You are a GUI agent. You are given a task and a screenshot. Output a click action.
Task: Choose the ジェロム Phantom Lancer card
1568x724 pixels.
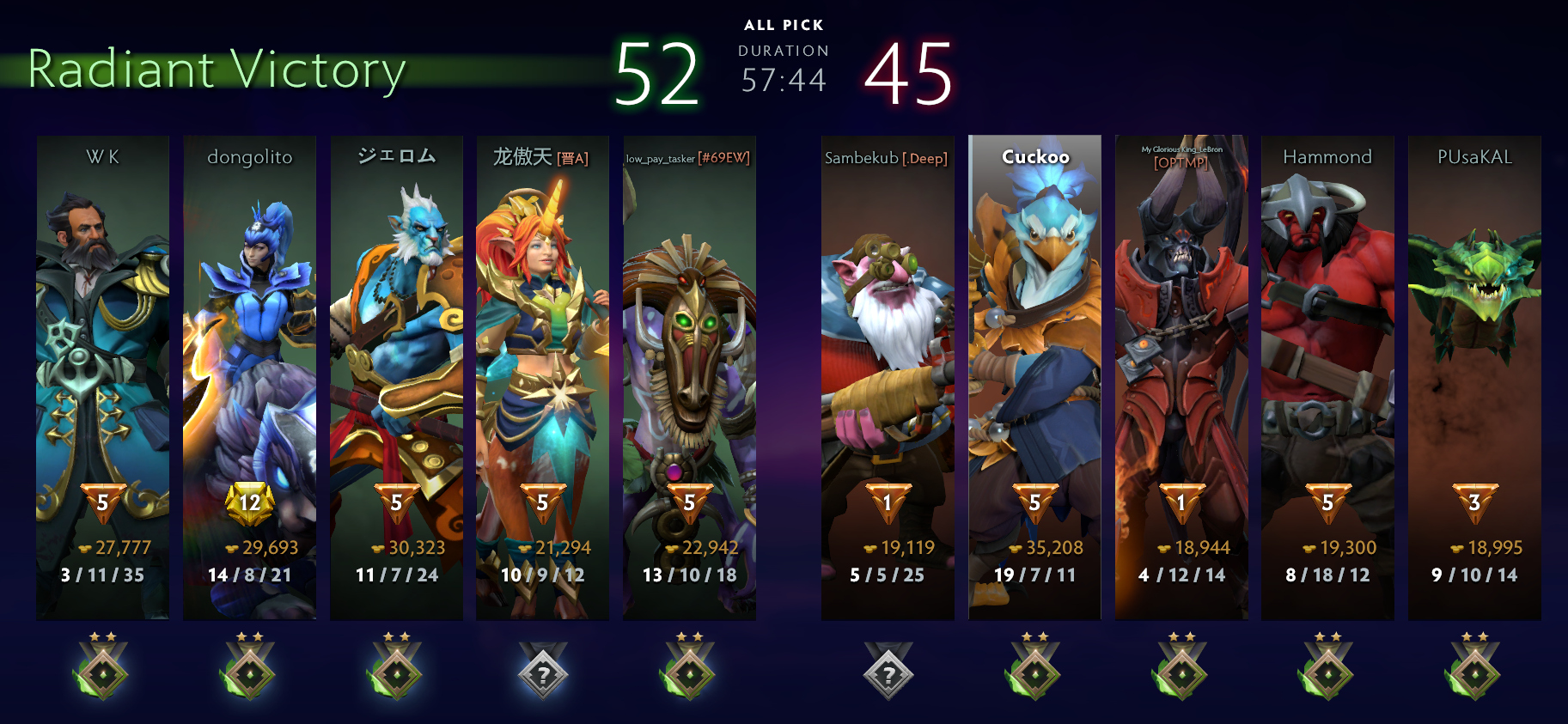pyautogui.click(x=396, y=378)
